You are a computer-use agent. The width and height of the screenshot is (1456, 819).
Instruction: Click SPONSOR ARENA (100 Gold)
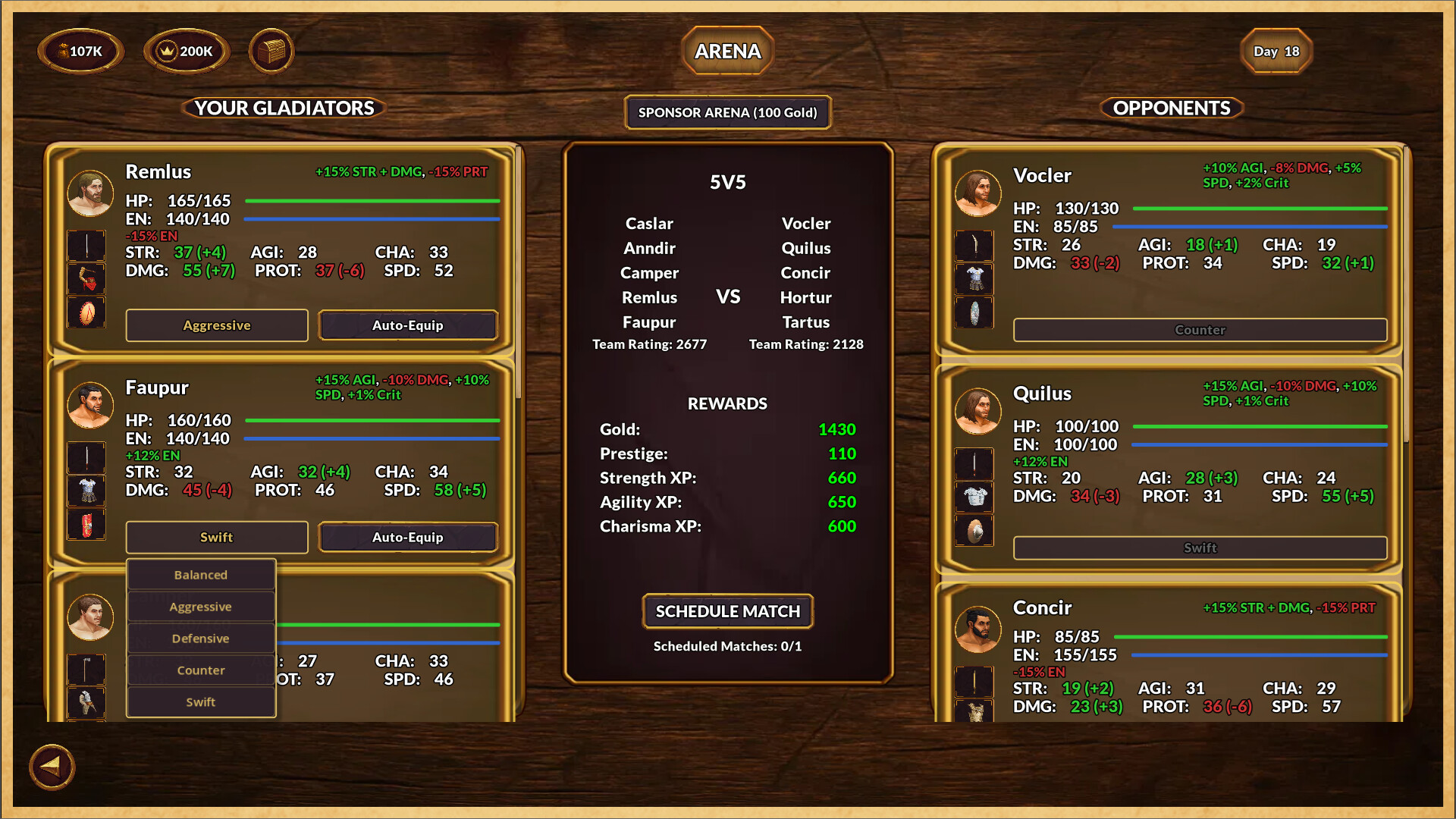727,112
